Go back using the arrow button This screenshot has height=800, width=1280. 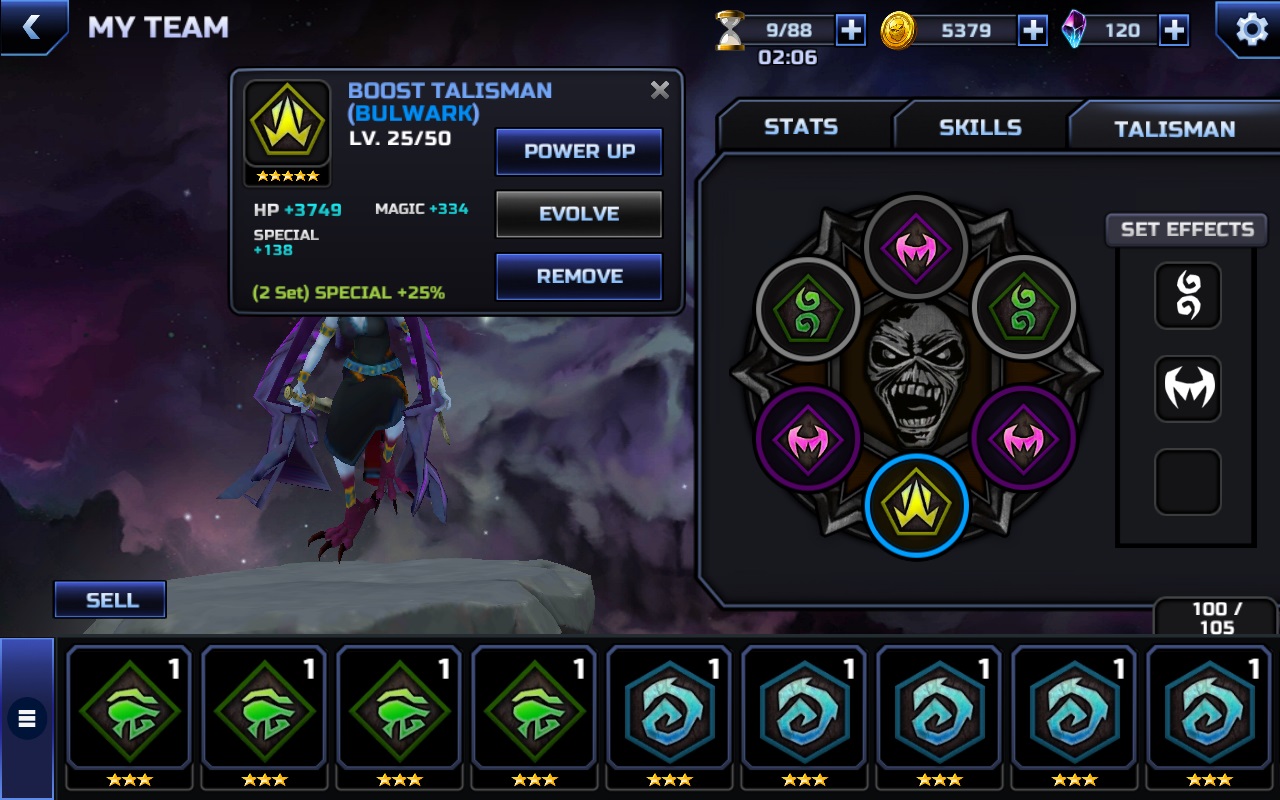pyautogui.click(x=31, y=27)
